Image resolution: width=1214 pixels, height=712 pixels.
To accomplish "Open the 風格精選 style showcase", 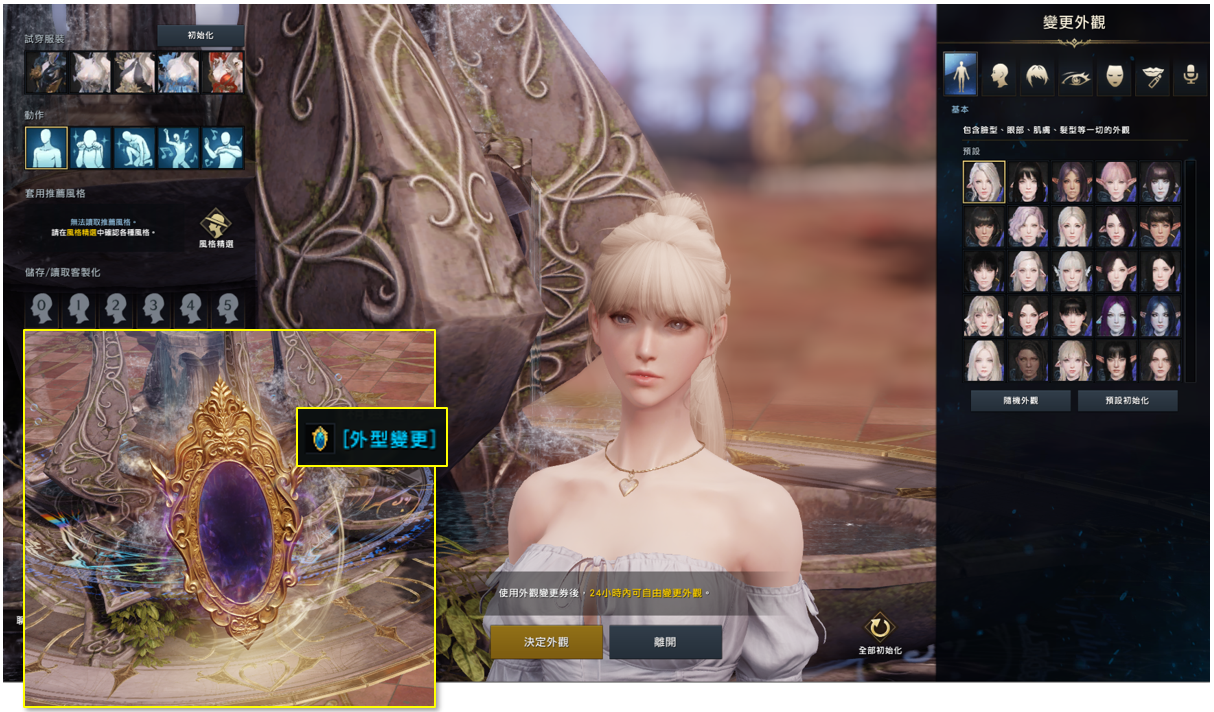I will pos(216,228).
